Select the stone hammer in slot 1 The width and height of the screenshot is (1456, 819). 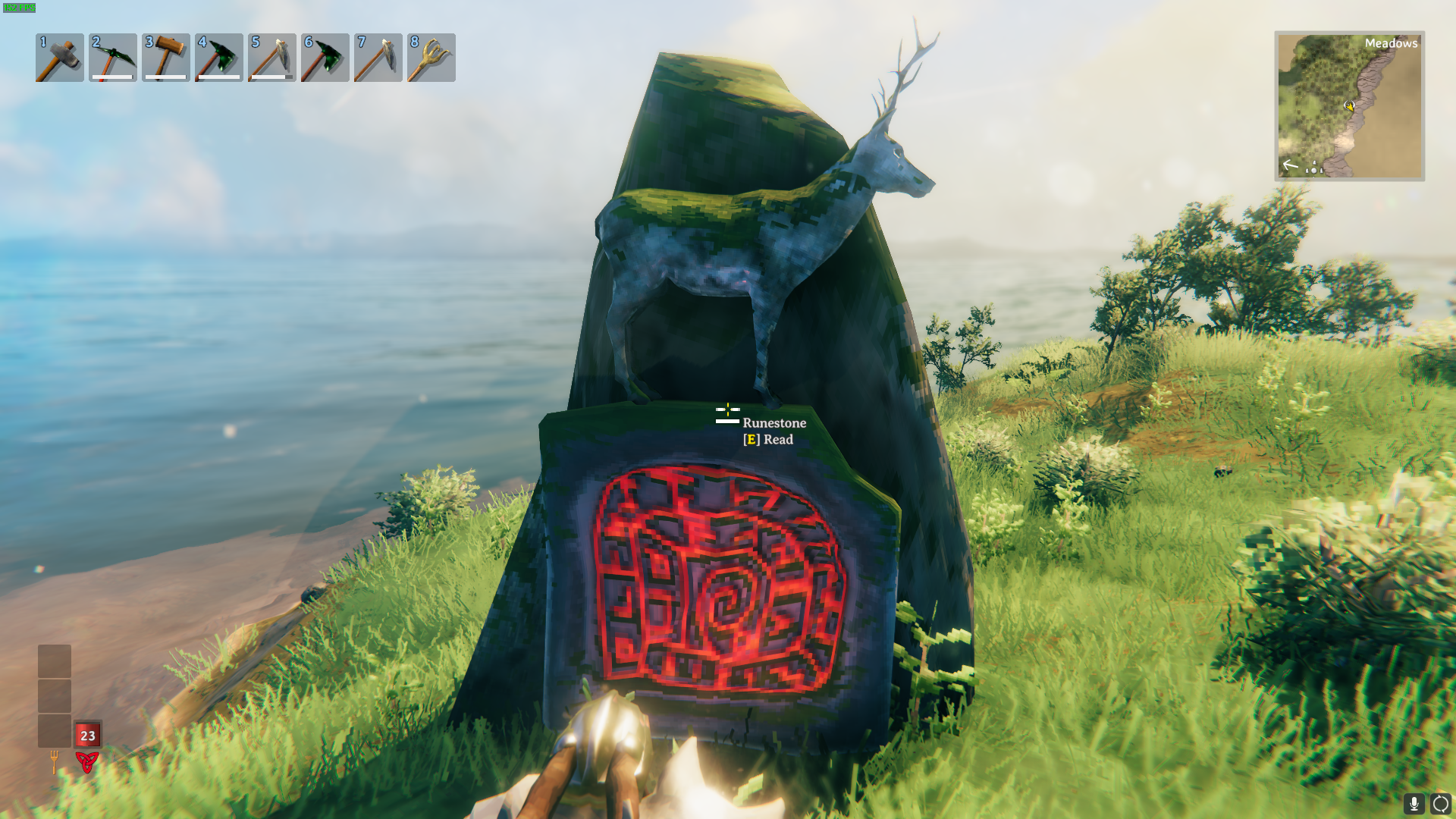coord(60,58)
